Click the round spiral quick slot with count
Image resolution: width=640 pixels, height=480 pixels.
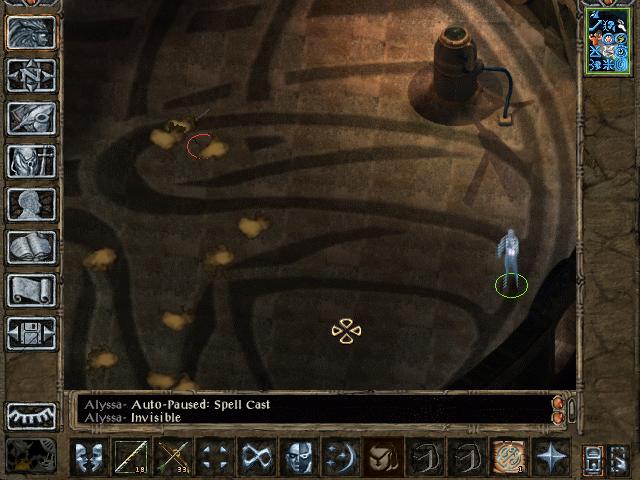pos(507,457)
